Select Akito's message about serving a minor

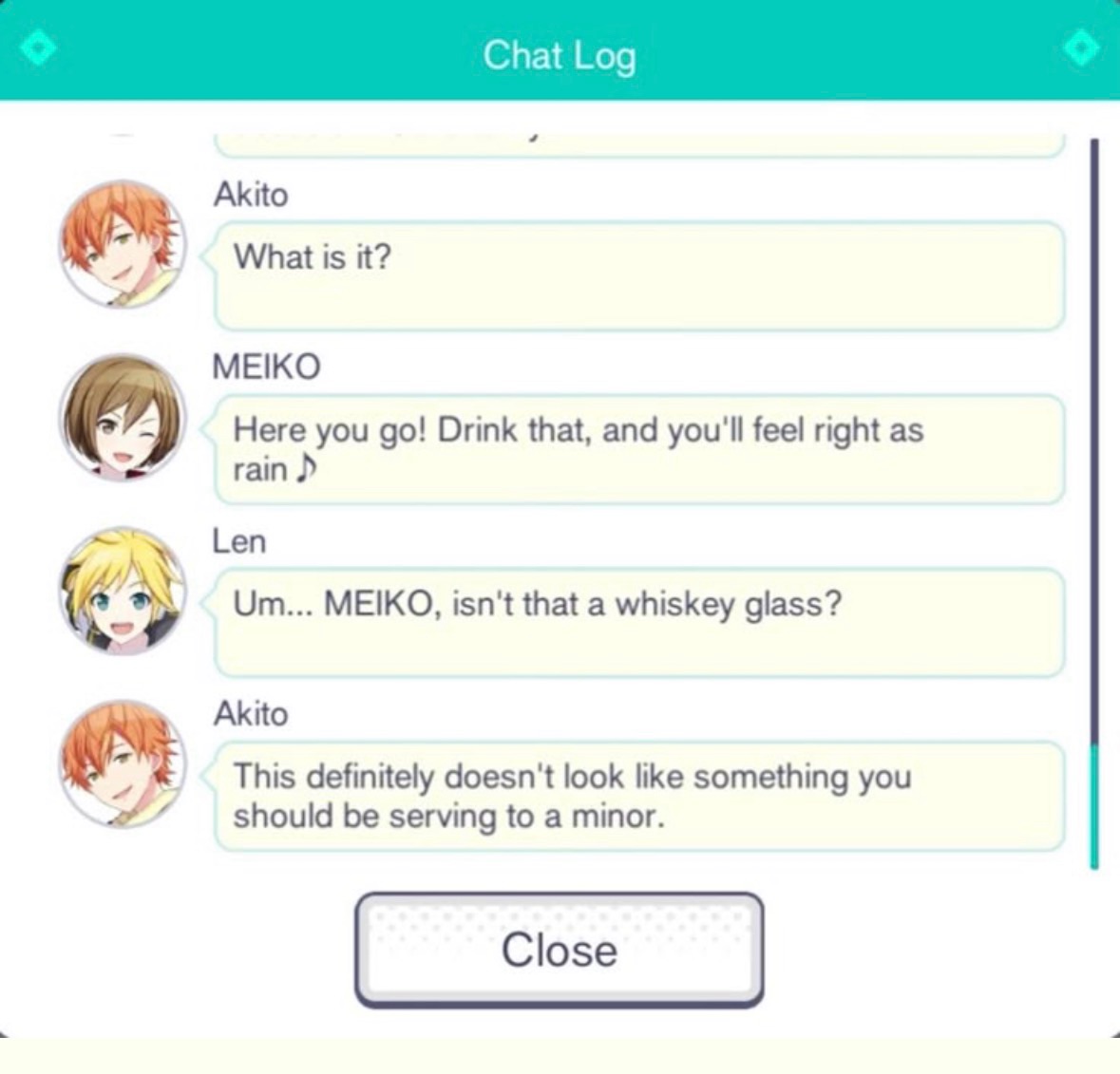(638, 796)
